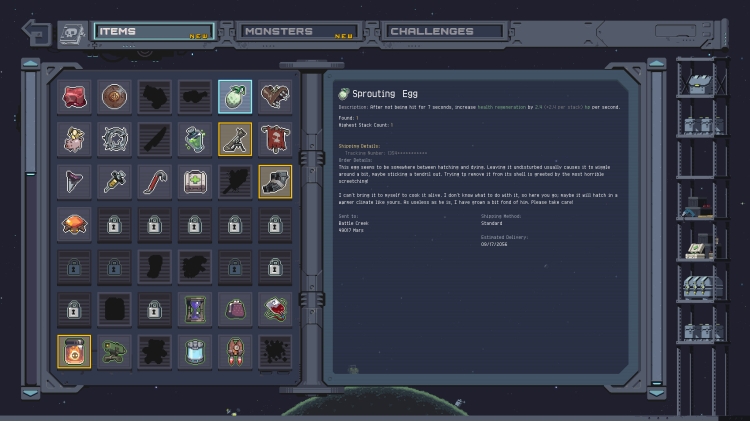
Task: Select the green potion flask item
Action: 195,139
